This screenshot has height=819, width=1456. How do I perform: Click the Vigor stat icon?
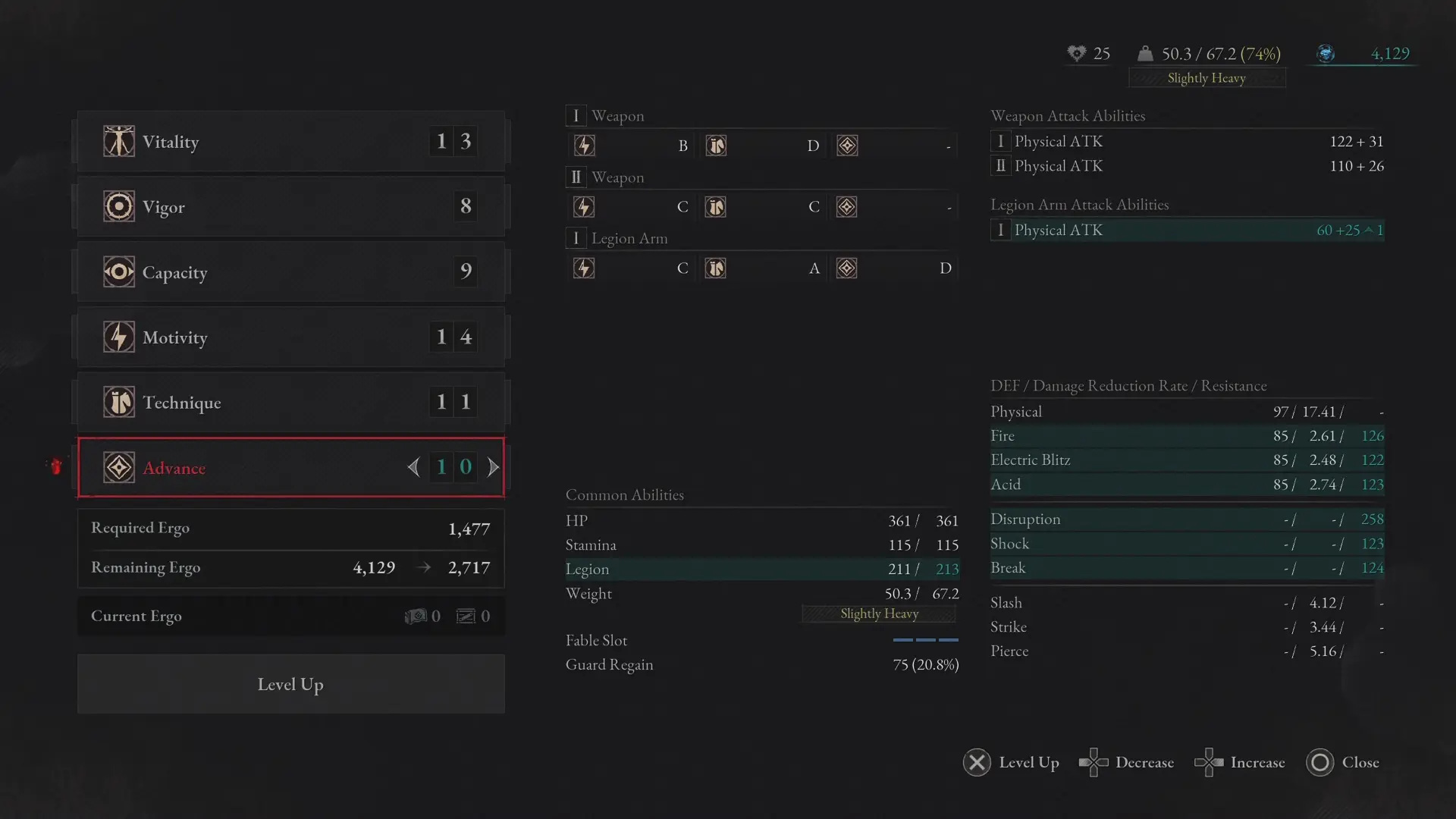118,206
